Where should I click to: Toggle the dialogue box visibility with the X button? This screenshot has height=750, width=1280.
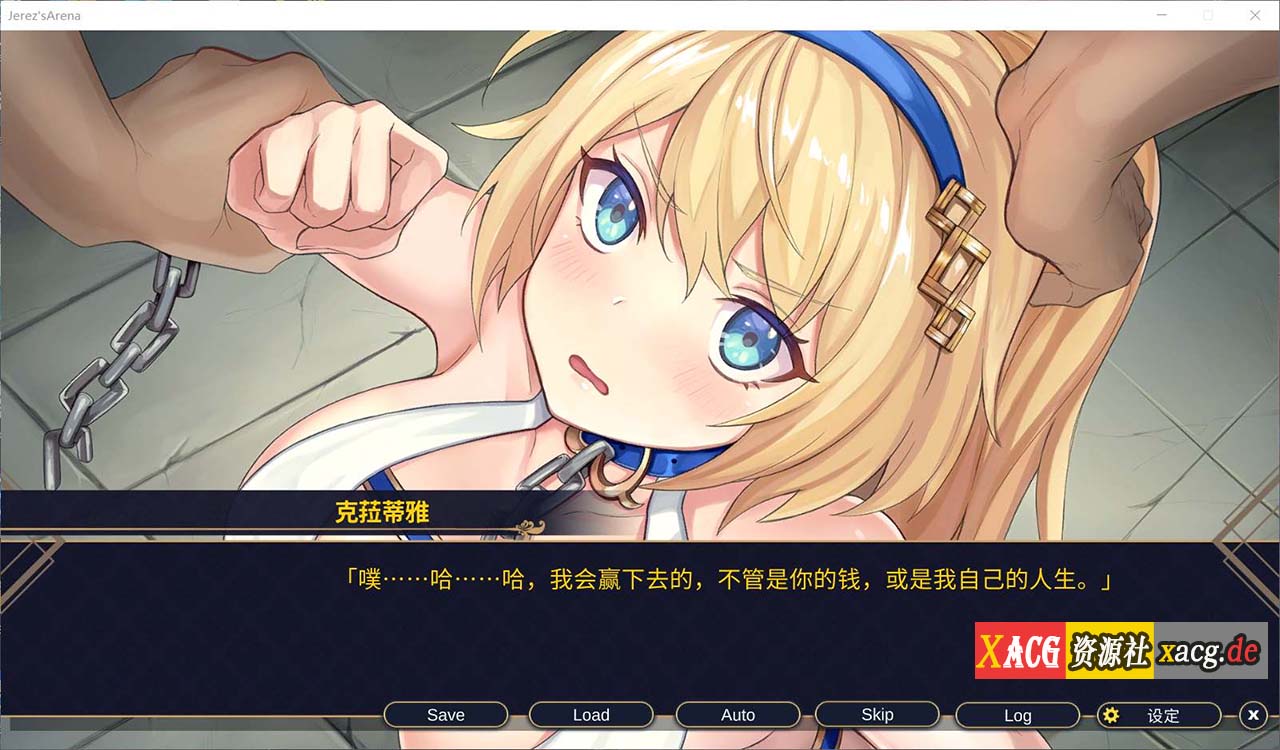coord(1253,715)
